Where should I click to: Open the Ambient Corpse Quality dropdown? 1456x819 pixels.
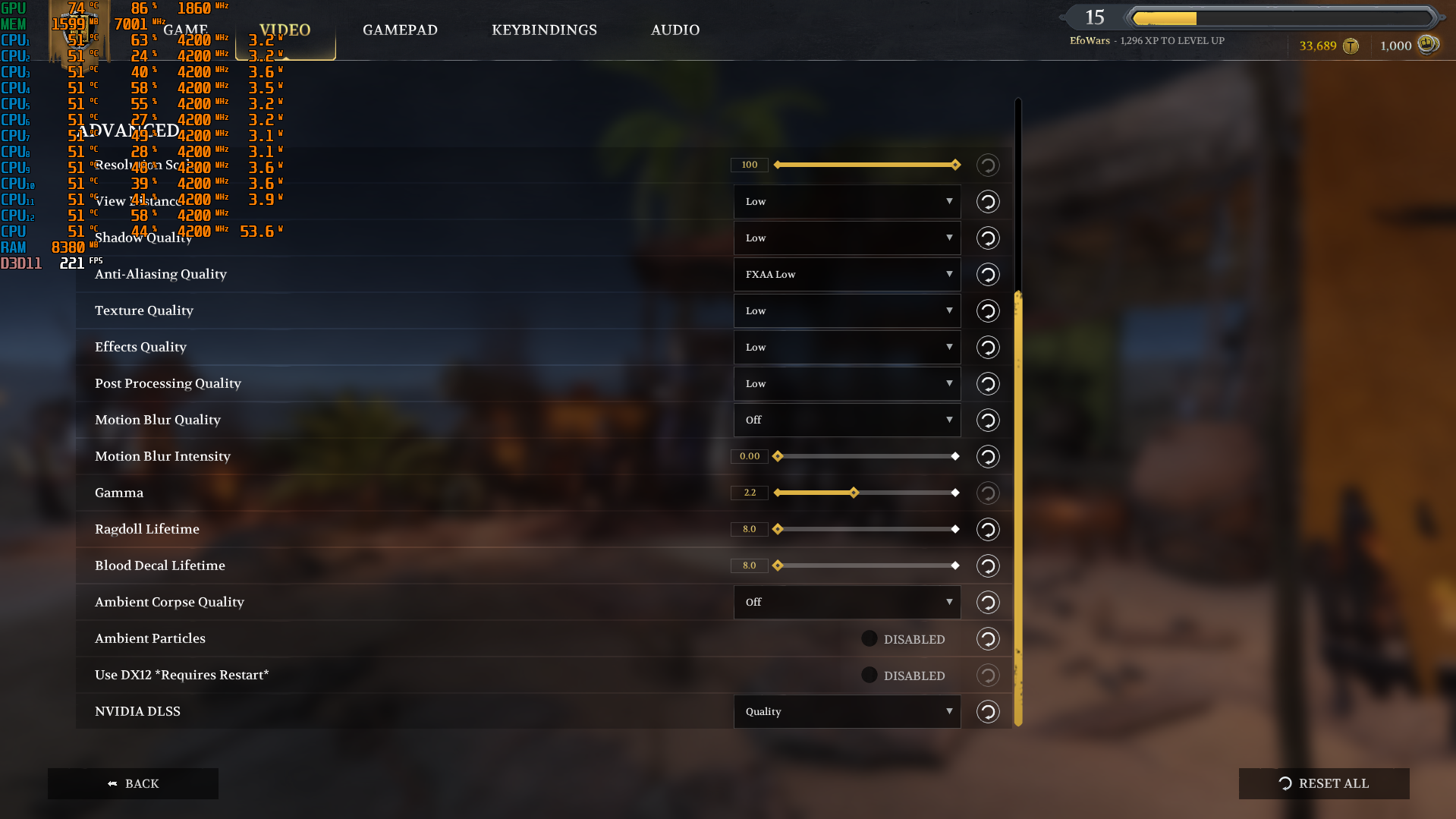click(x=847, y=603)
